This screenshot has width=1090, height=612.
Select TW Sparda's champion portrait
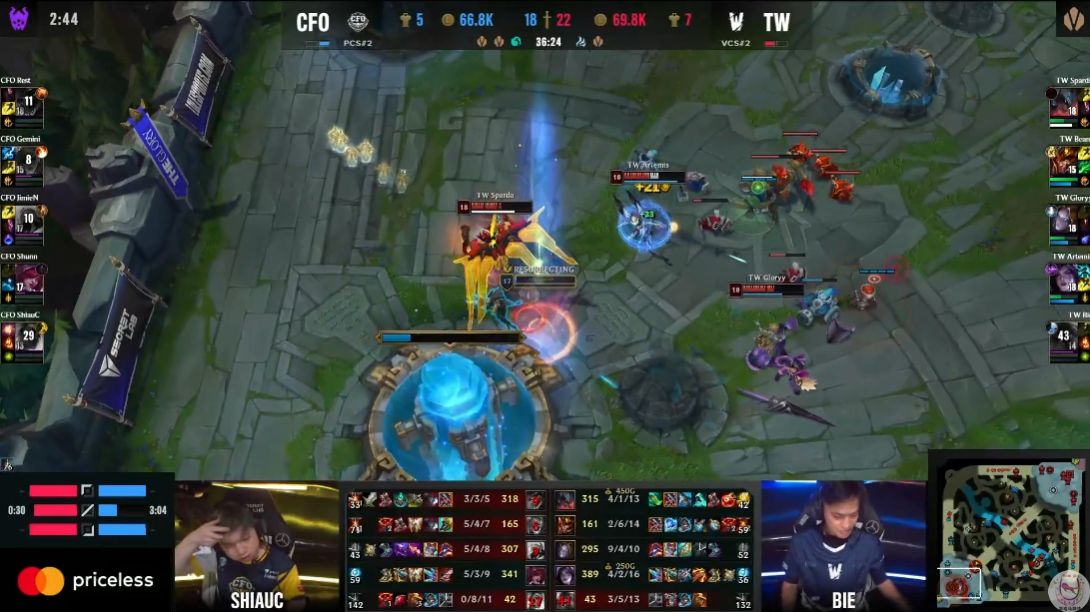1069,106
